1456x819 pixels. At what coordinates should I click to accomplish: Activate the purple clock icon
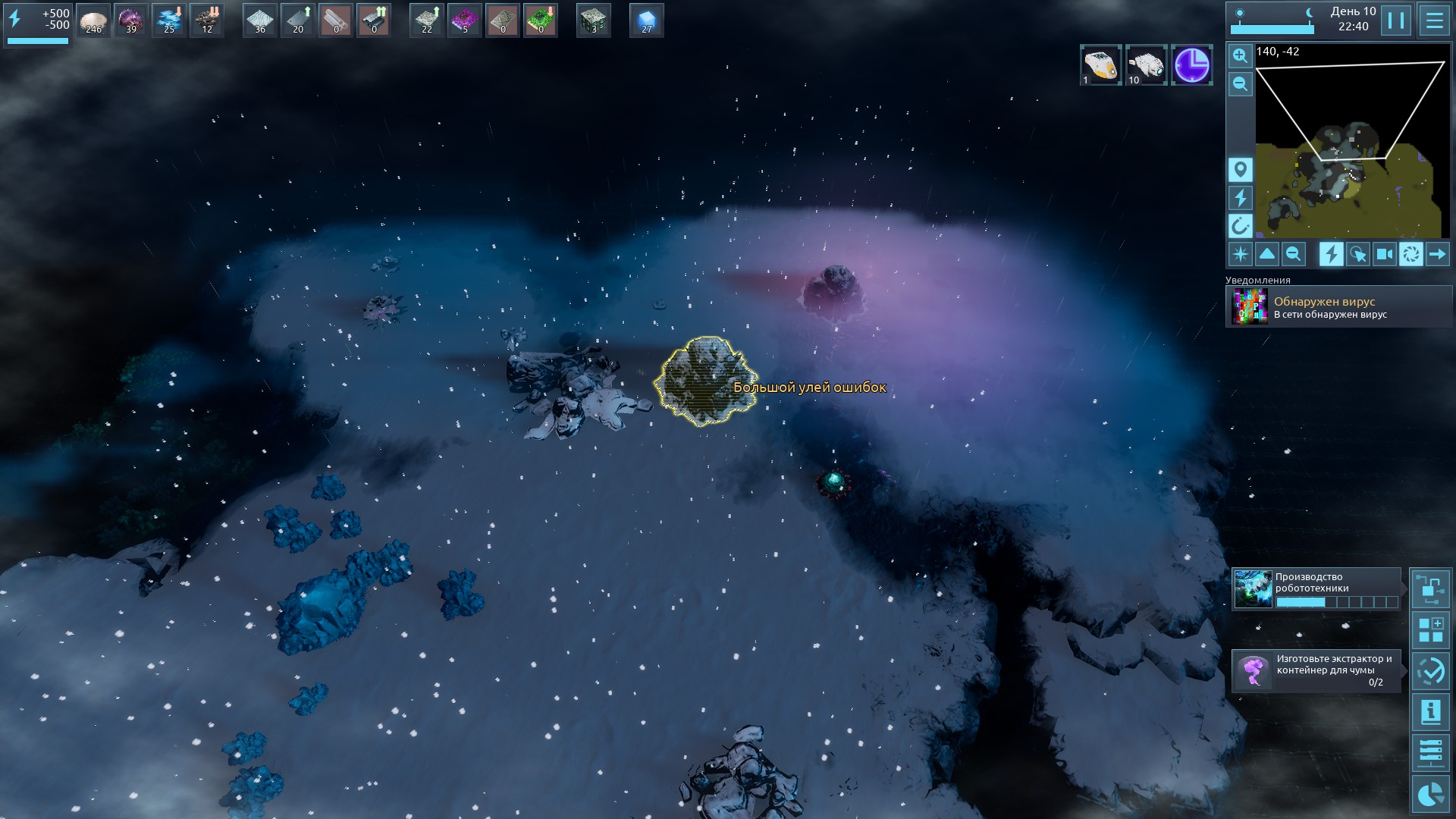click(1191, 64)
